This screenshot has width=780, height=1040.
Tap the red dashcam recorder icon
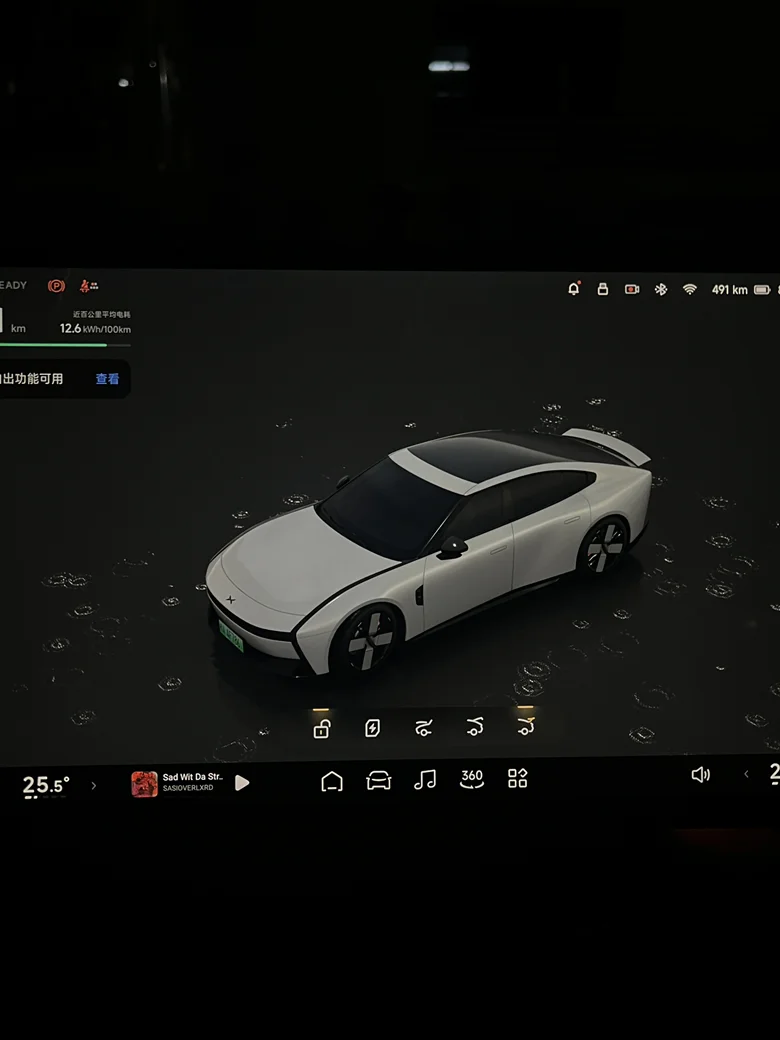click(632, 289)
